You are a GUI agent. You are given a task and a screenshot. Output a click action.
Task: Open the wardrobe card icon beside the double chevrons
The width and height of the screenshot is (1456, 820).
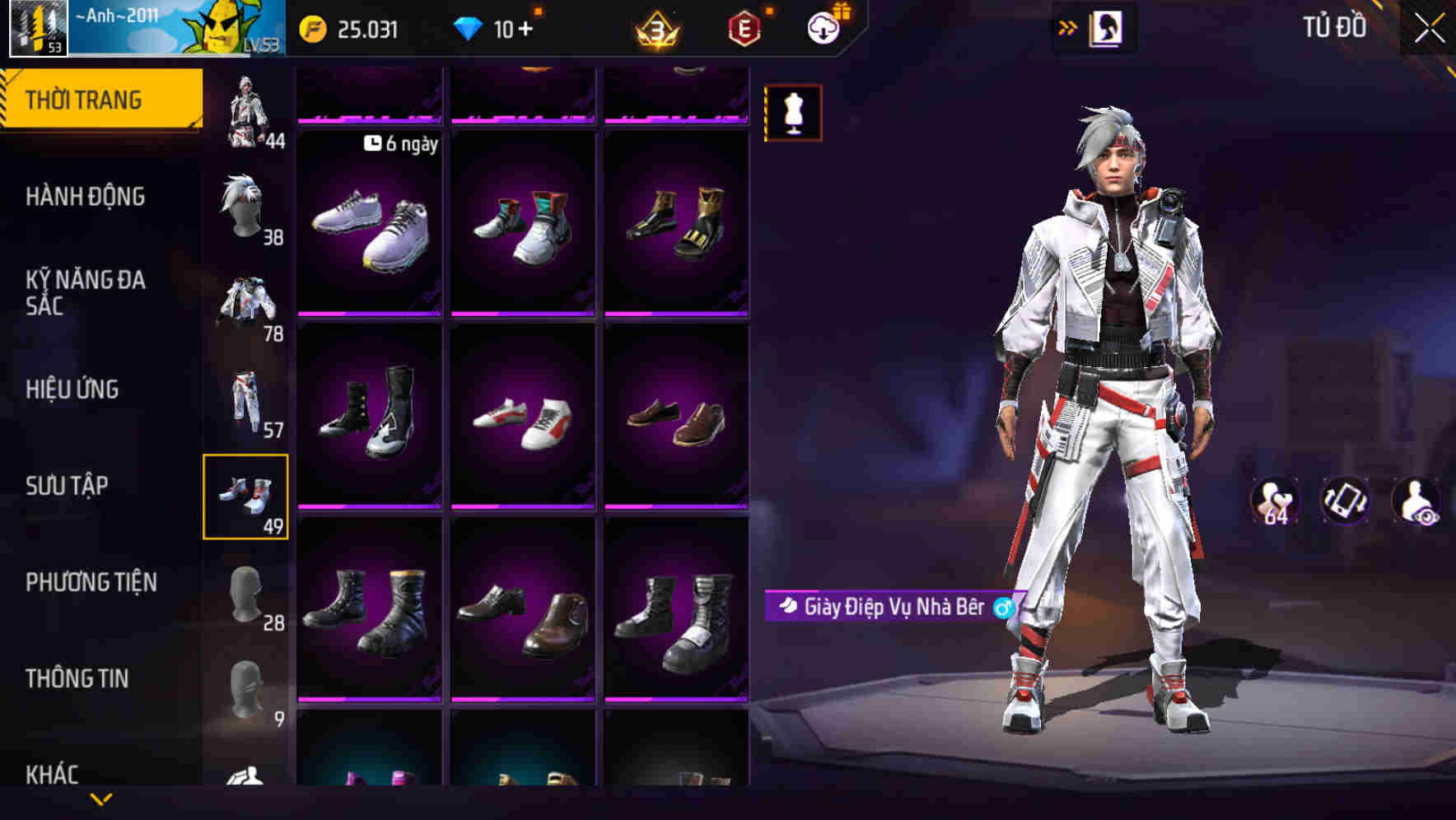click(1108, 26)
